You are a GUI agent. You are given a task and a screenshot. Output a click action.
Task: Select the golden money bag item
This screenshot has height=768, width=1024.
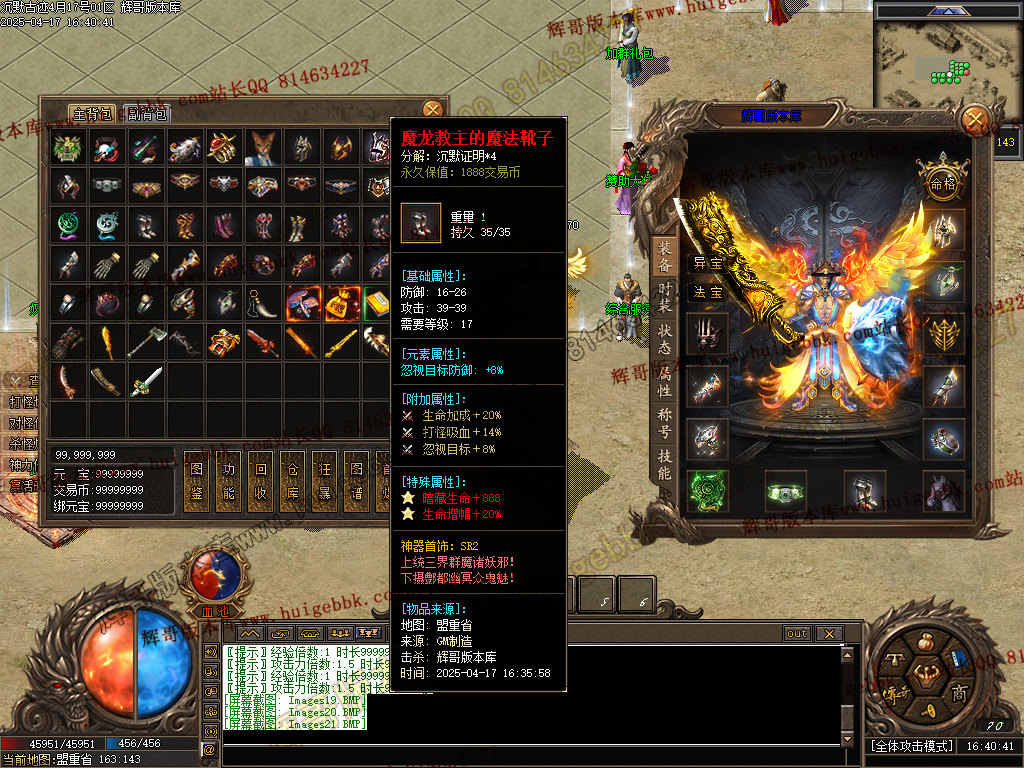pos(341,304)
